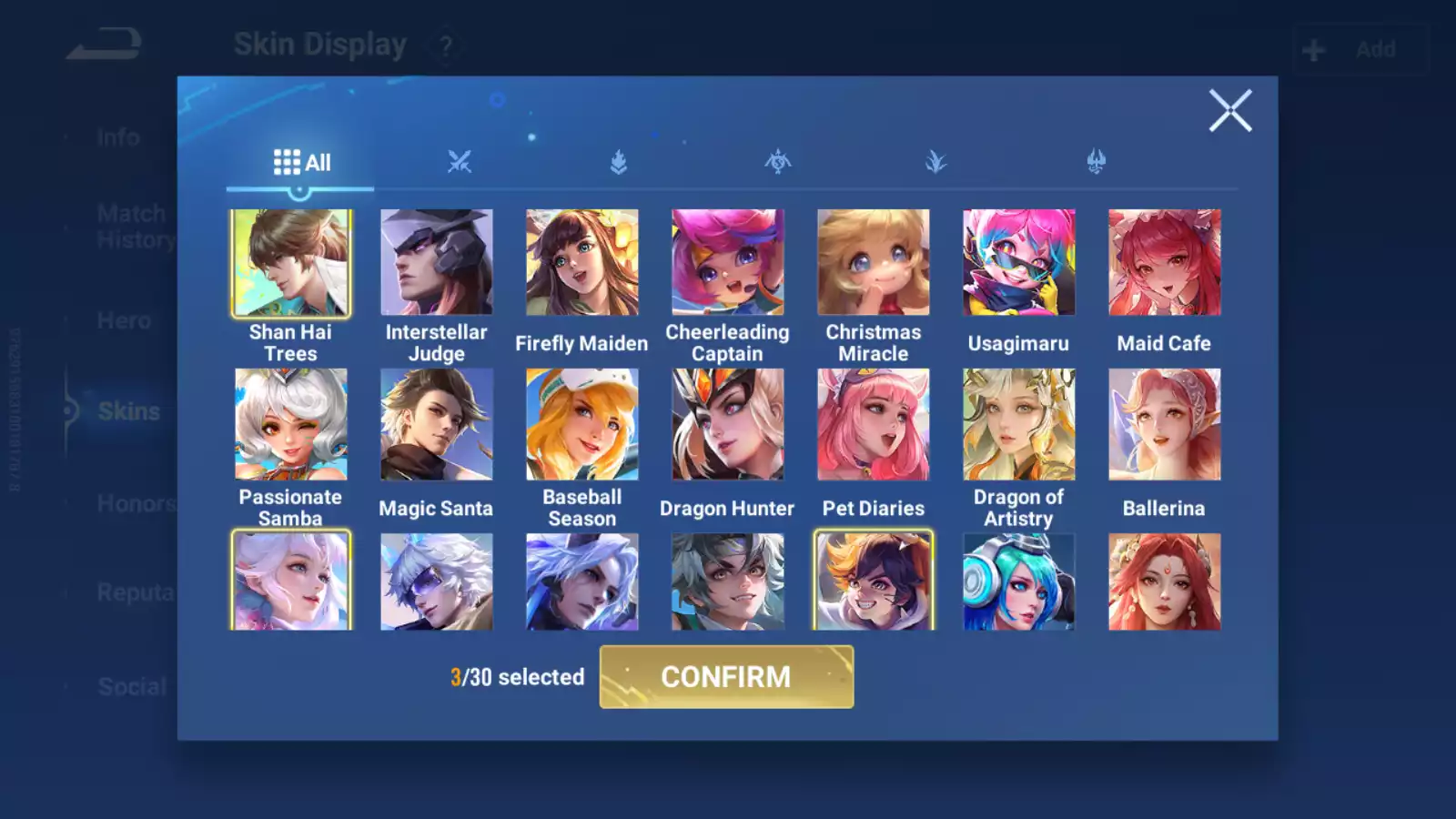Screen dimensions: 1456x819
Task: Close the skin selection dialog
Action: (x=1229, y=111)
